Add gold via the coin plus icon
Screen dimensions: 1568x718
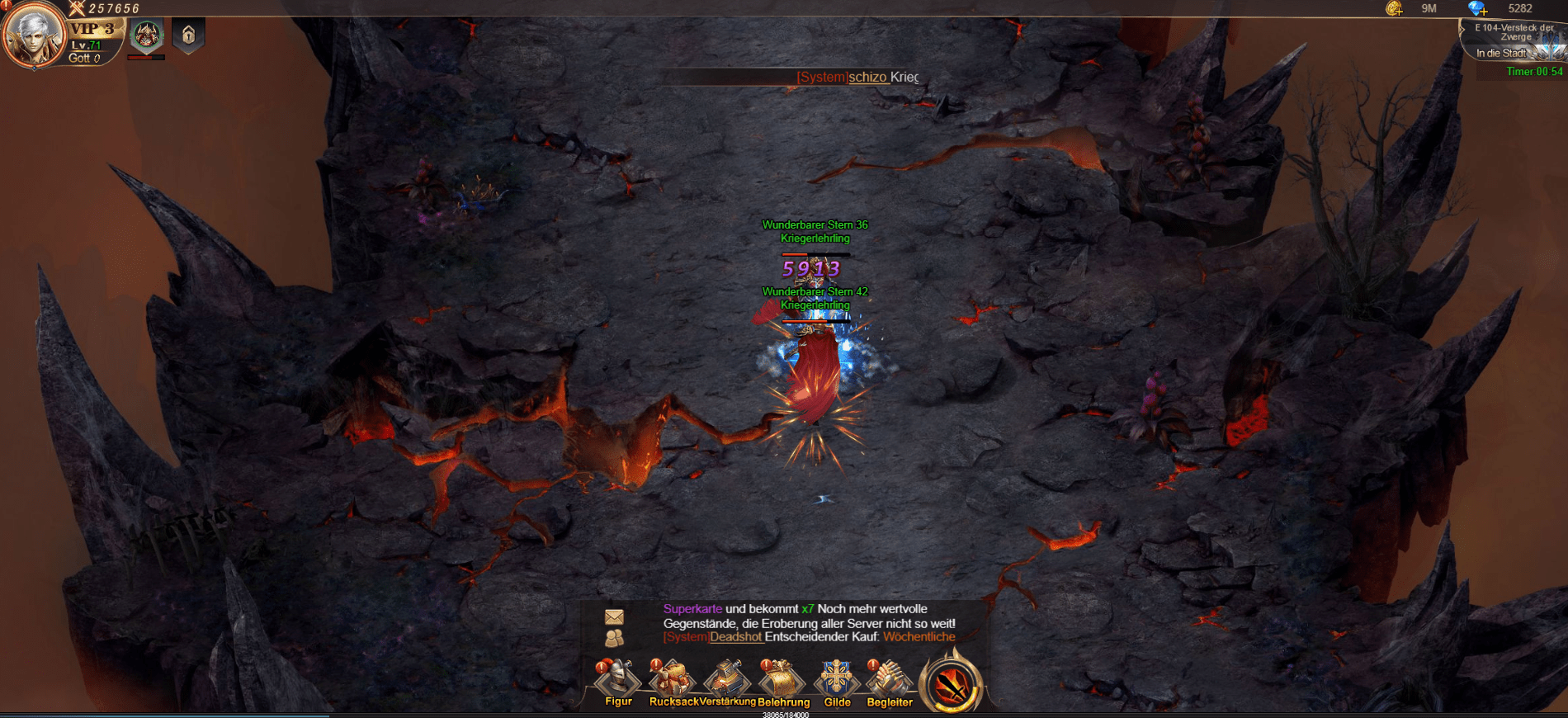click(1394, 9)
